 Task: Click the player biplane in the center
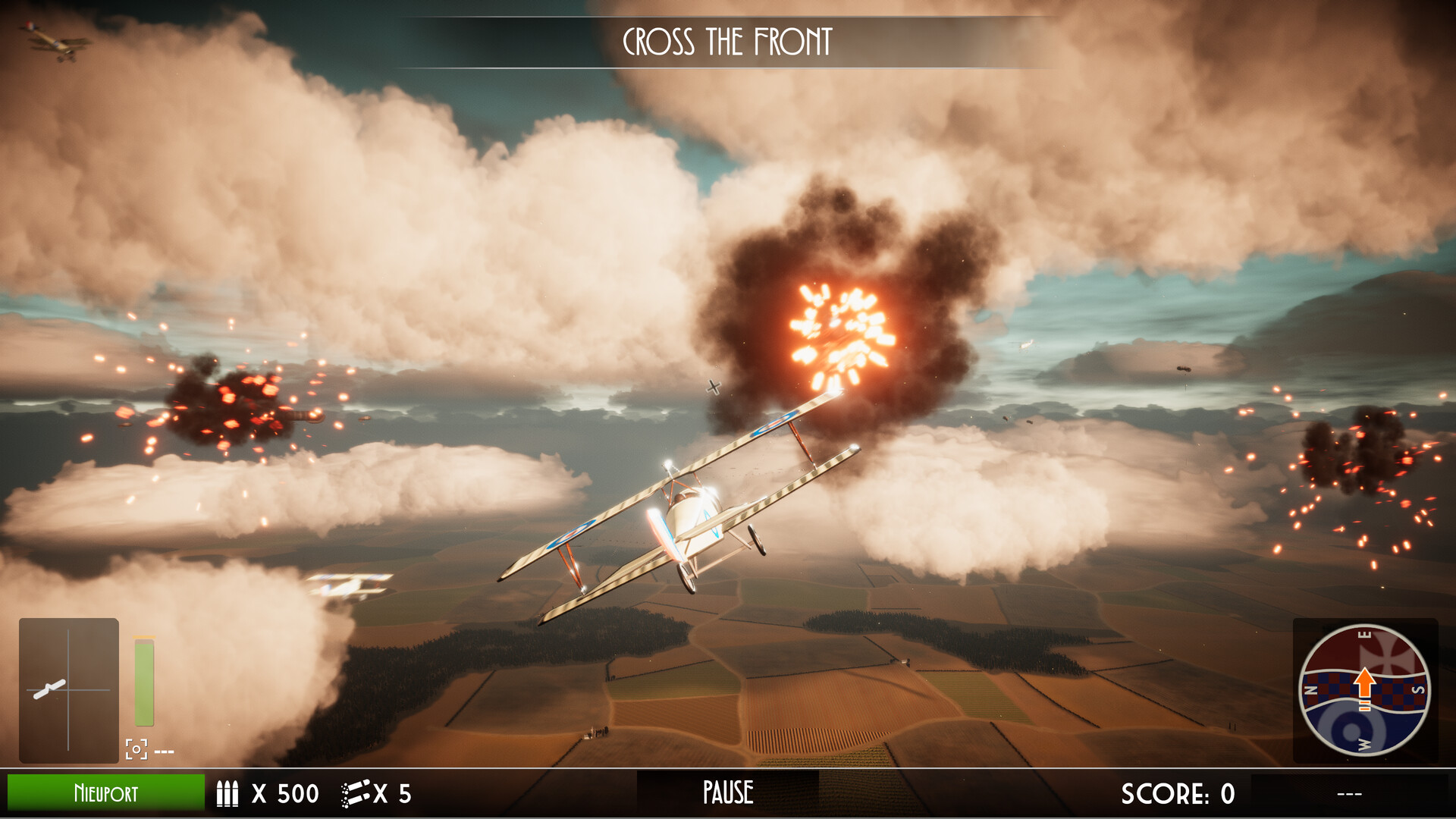click(x=698, y=516)
